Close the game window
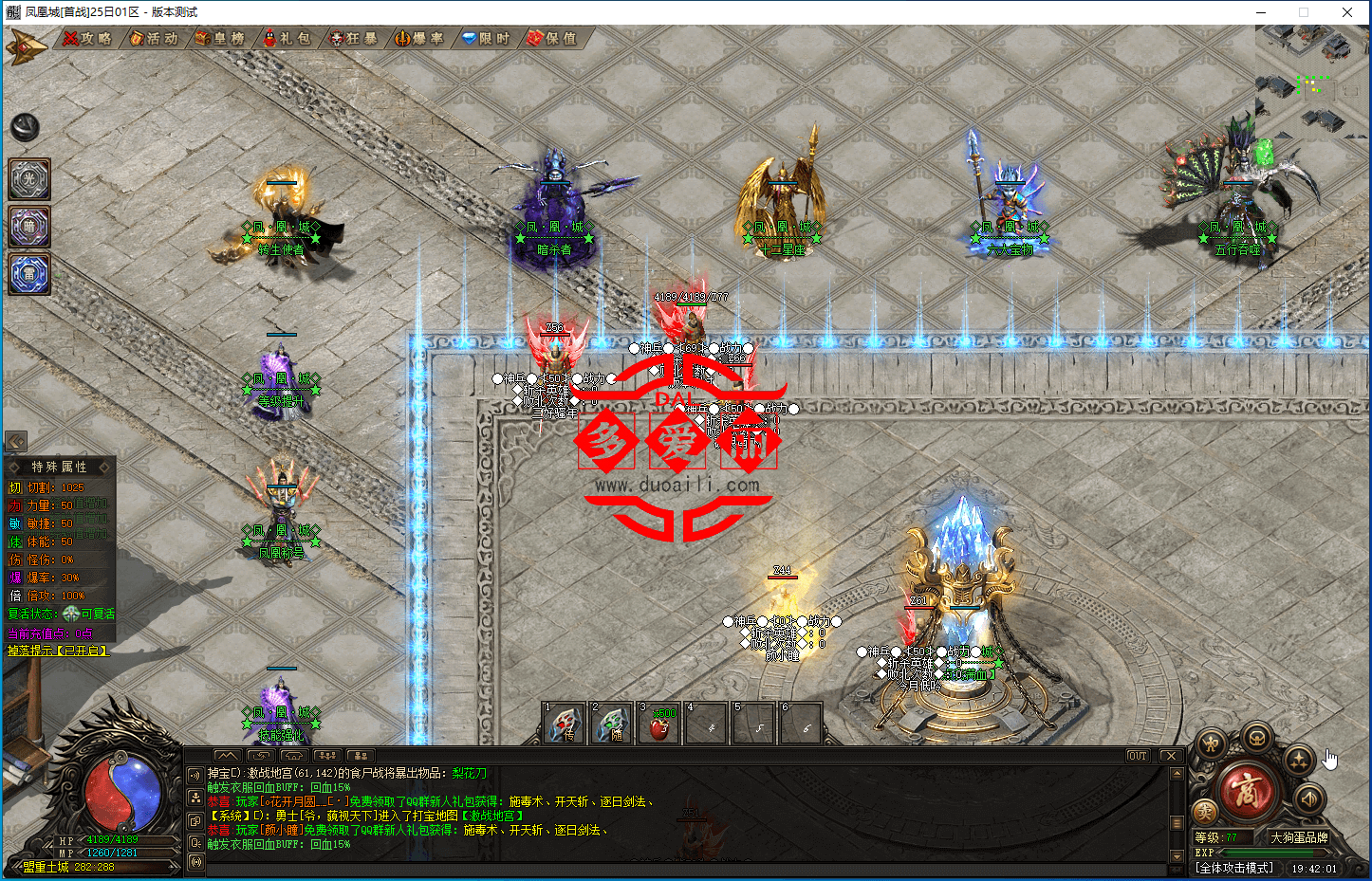 pos(1347,12)
